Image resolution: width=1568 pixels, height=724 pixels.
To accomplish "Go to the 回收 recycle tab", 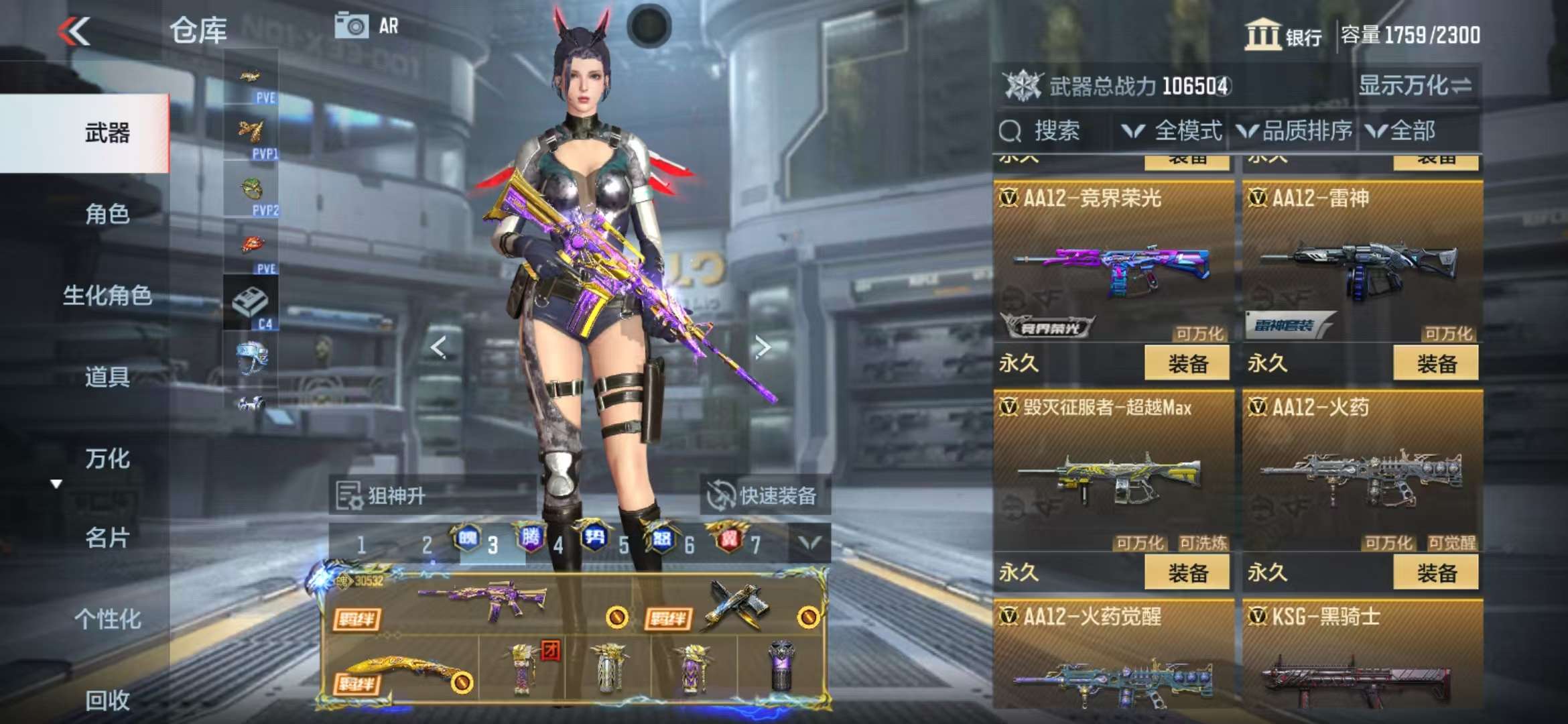I will (x=107, y=700).
